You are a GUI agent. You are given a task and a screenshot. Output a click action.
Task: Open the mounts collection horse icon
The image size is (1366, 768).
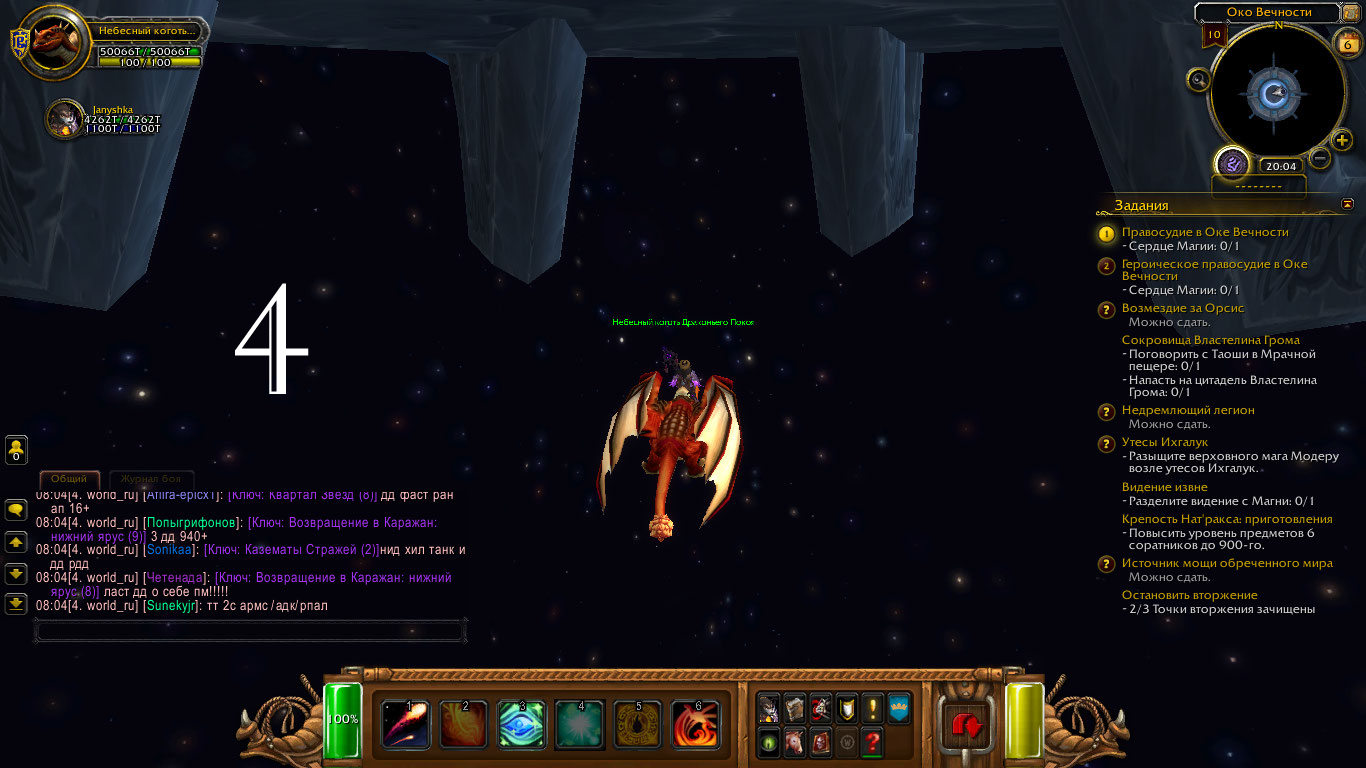tap(794, 743)
